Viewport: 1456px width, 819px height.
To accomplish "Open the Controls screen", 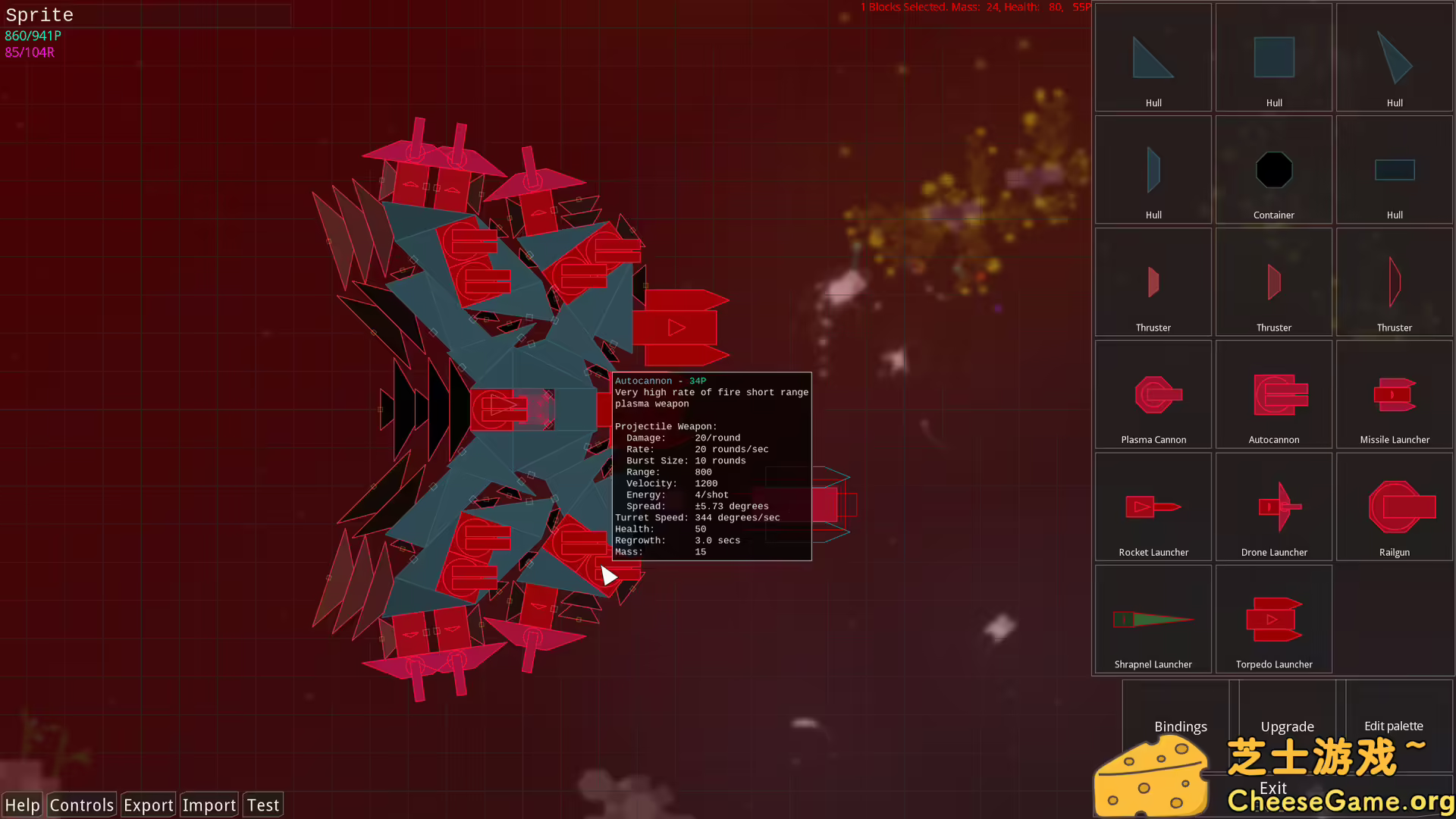I will (81, 805).
